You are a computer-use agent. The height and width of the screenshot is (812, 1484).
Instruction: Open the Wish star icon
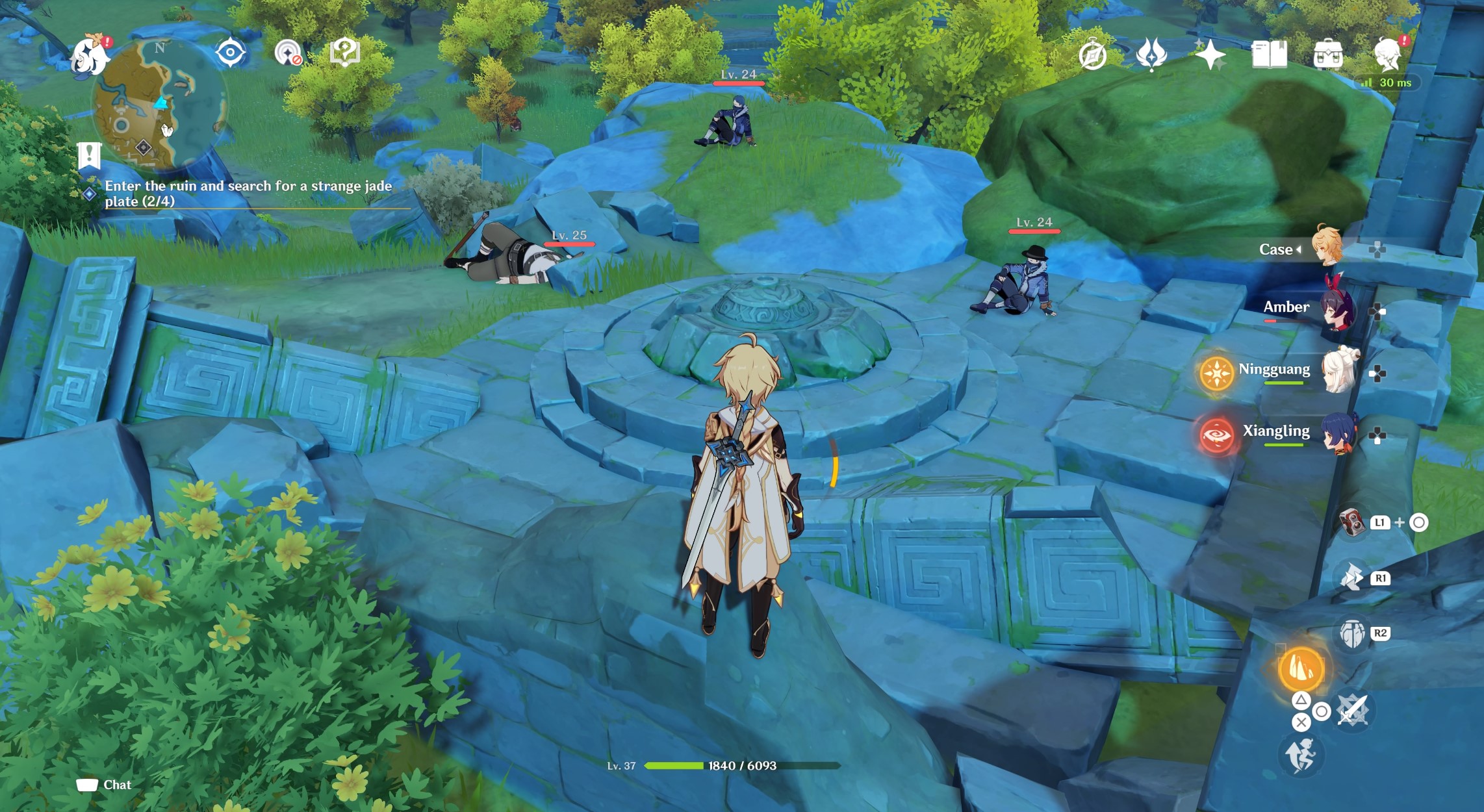(x=1210, y=55)
